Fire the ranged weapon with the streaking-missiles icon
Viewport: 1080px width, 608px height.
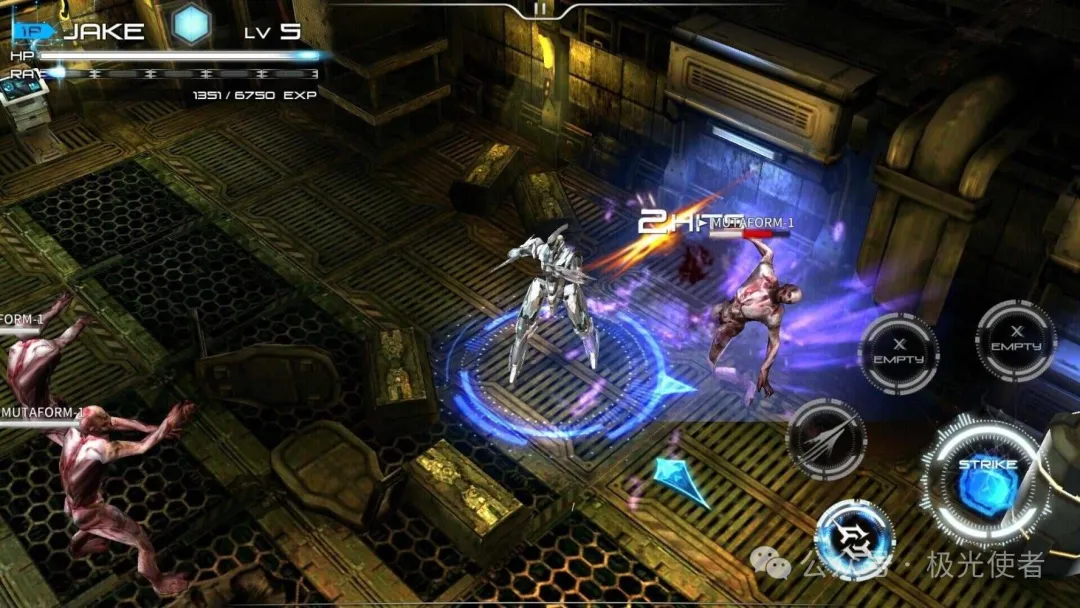(x=826, y=440)
